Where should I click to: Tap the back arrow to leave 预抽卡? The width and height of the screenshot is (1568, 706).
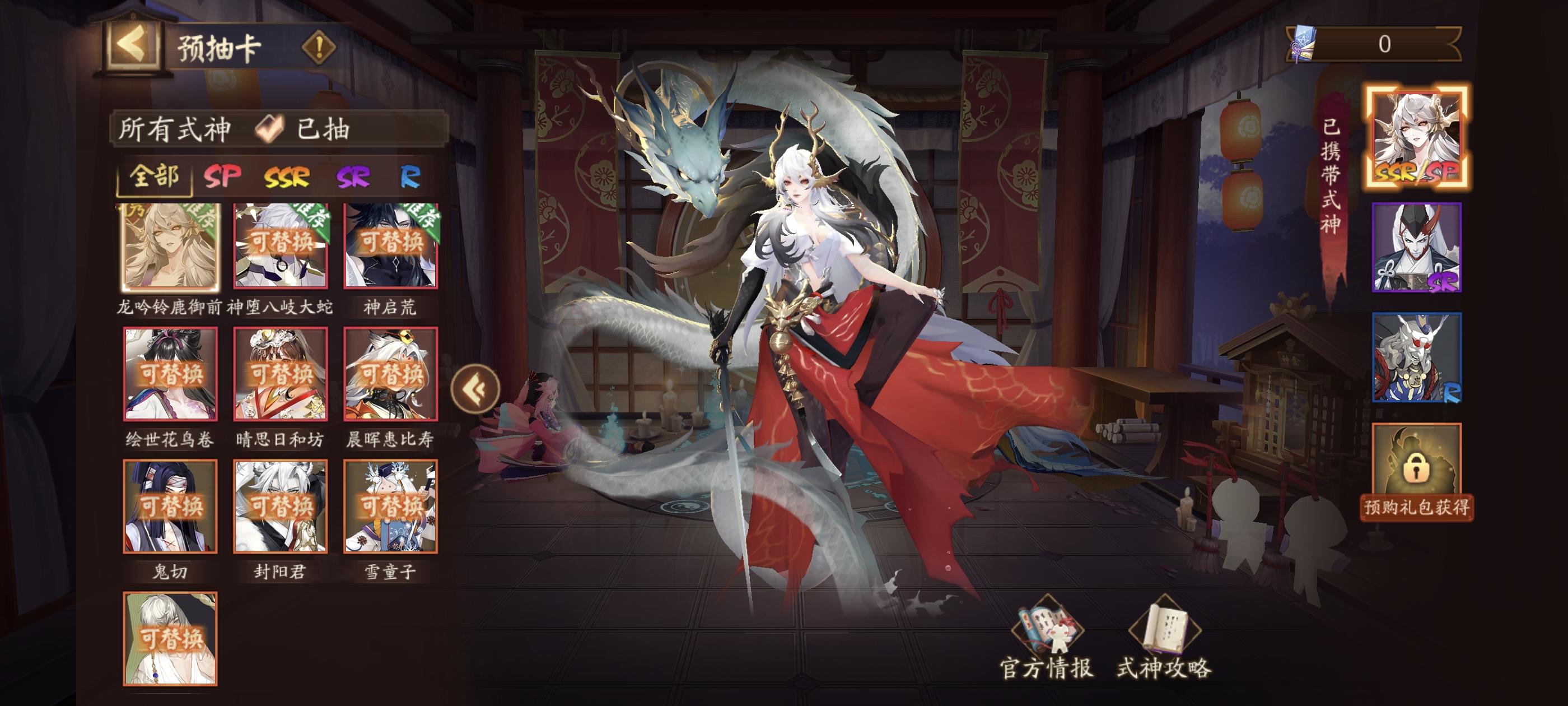(x=133, y=46)
